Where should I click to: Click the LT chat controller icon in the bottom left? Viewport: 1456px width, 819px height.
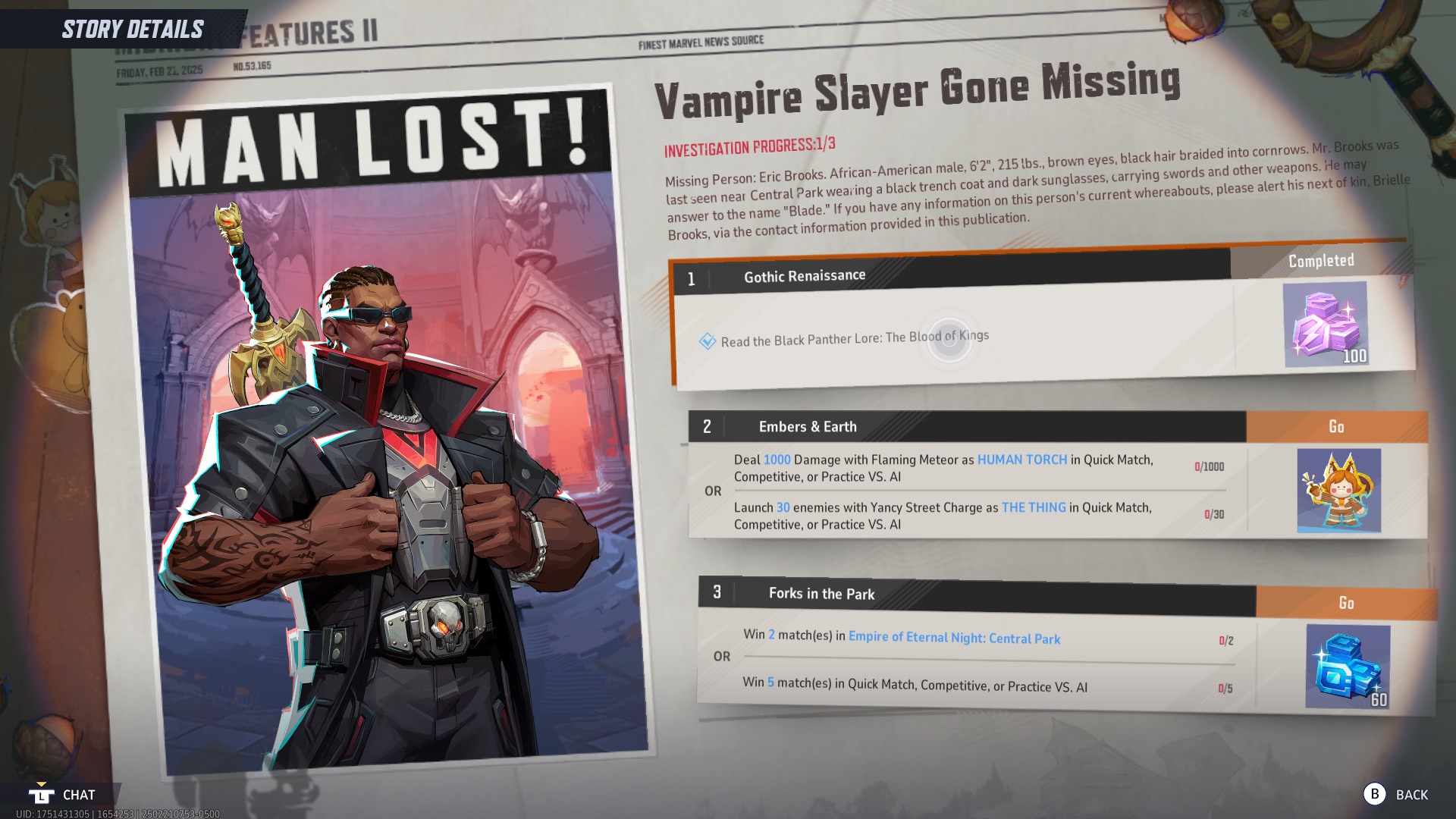coord(42,795)
